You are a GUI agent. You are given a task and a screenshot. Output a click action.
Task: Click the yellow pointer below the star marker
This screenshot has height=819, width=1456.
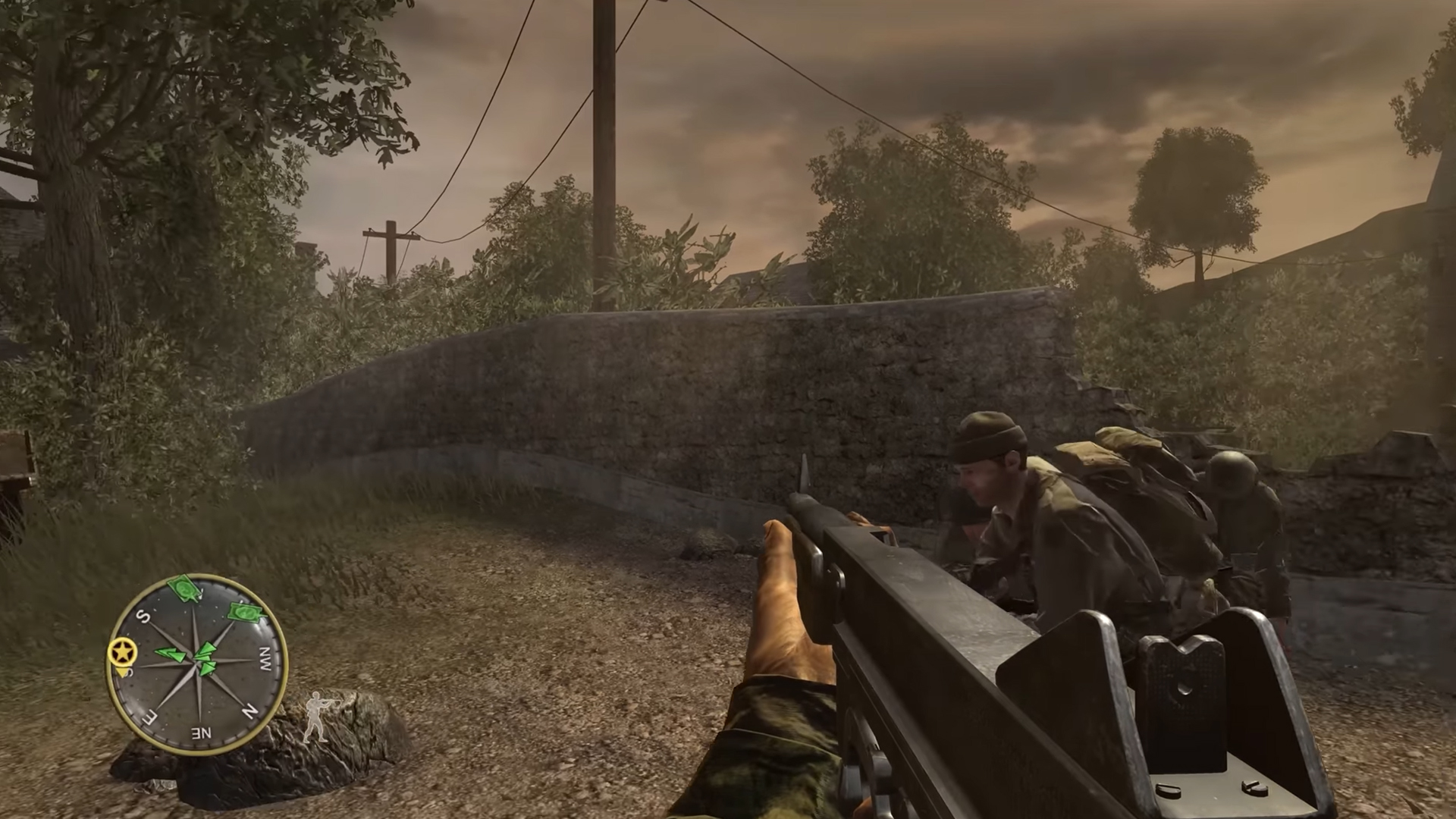coord(121,671)
